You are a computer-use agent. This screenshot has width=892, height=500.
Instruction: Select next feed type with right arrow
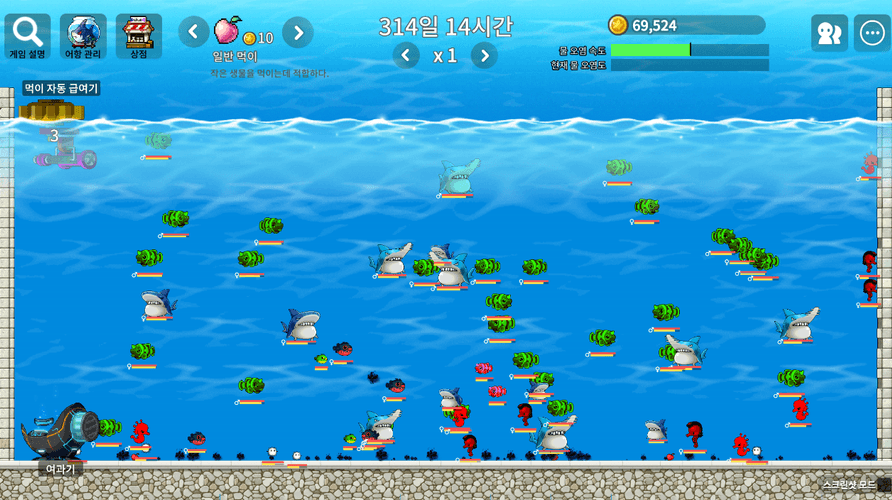pyautogui.click(x=297, y=32)
